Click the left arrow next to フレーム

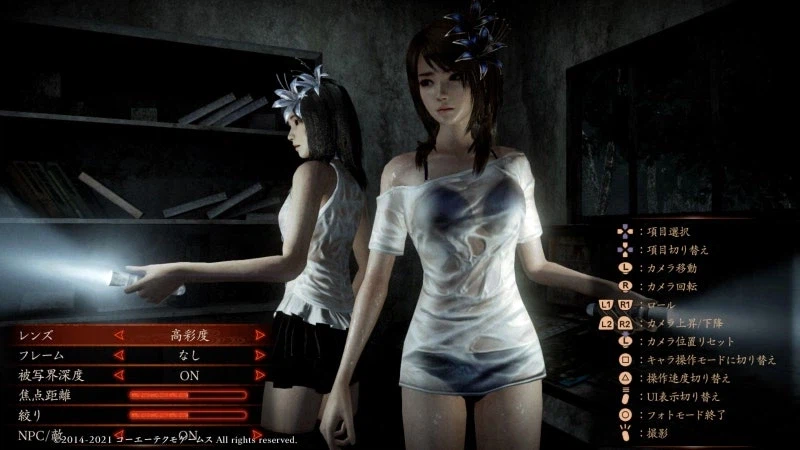coord(119,355)
